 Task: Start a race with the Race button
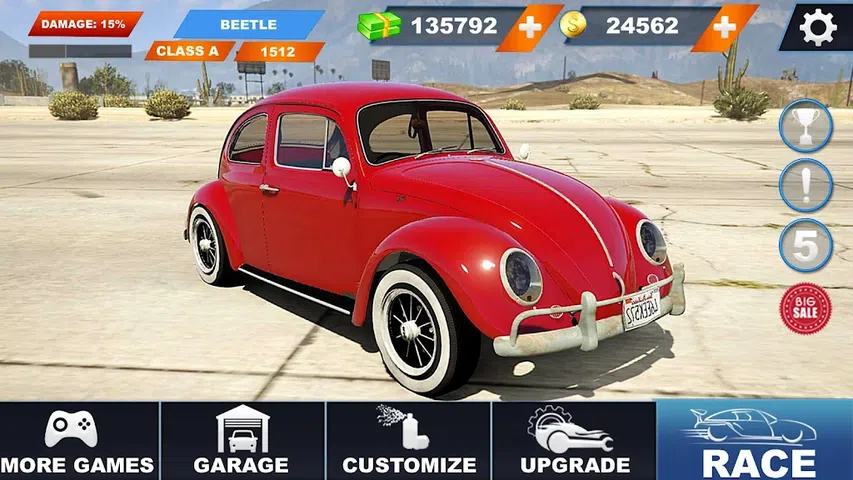(755, 441)
